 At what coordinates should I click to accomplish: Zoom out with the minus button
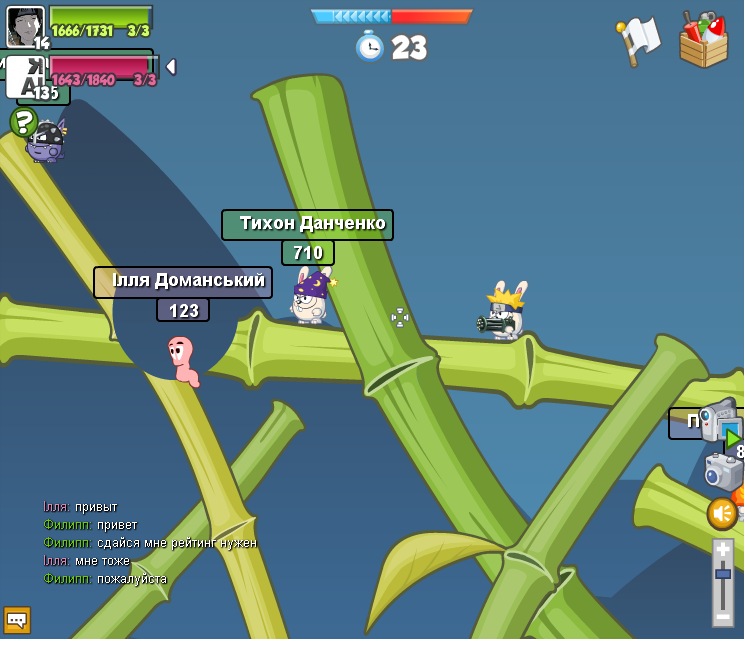[x=723, y=617]
